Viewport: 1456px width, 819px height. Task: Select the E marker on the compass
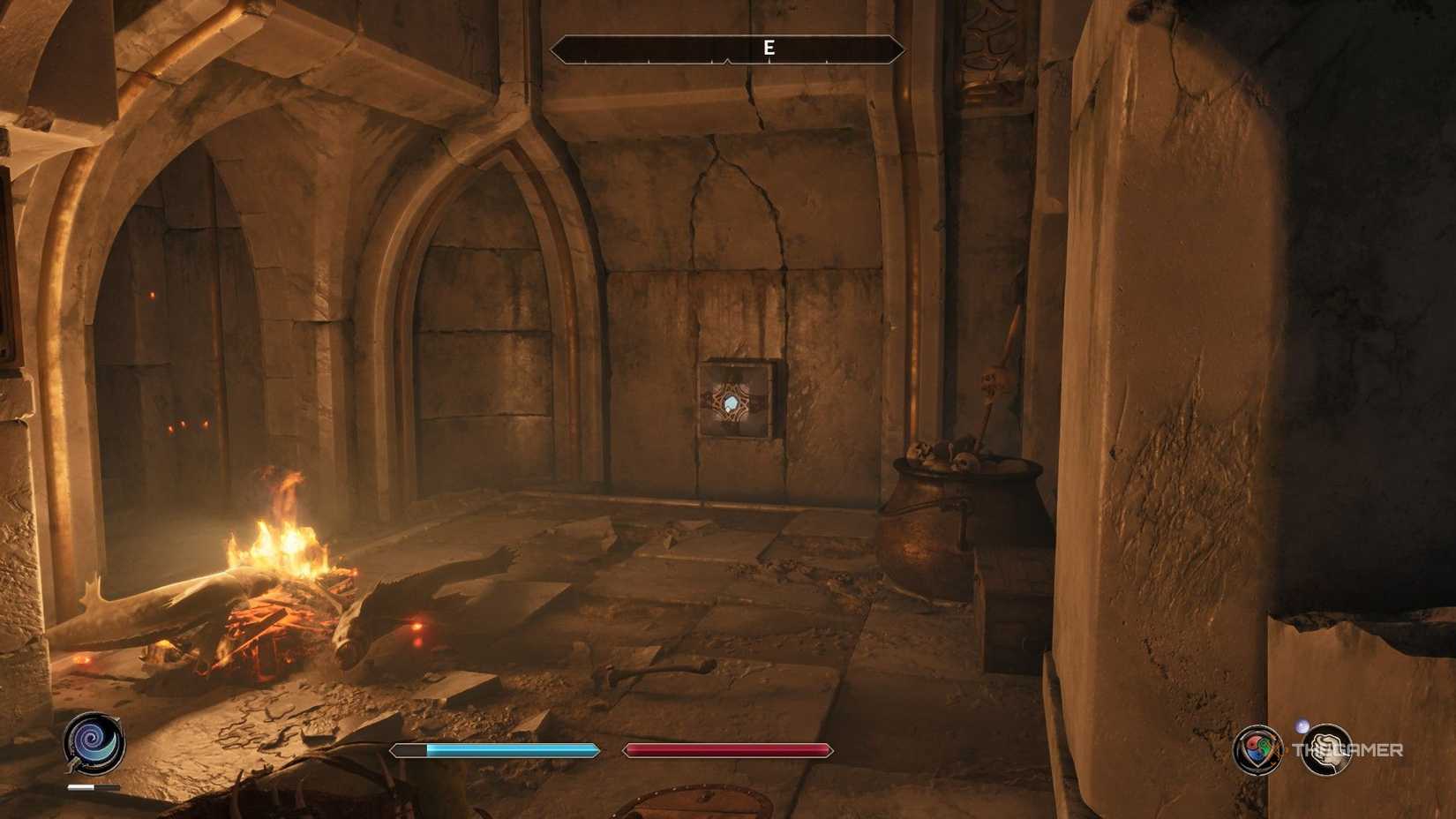[x=769, y=49]
